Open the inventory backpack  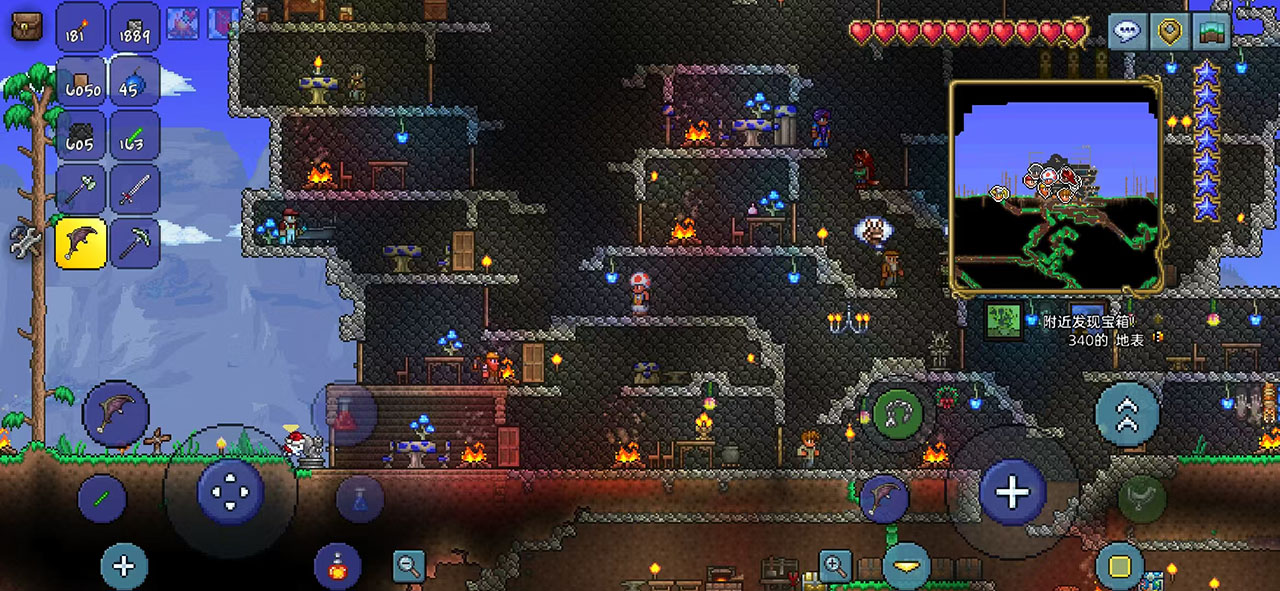(x=27, y=24)
